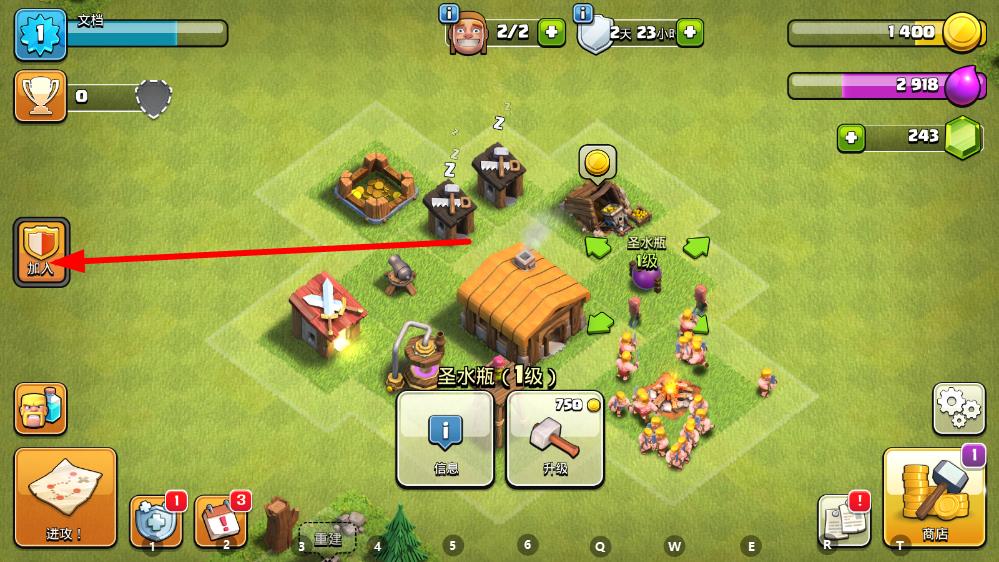Open the 商店 shop
The image size is (999, 562).
[x=936, y=497]
